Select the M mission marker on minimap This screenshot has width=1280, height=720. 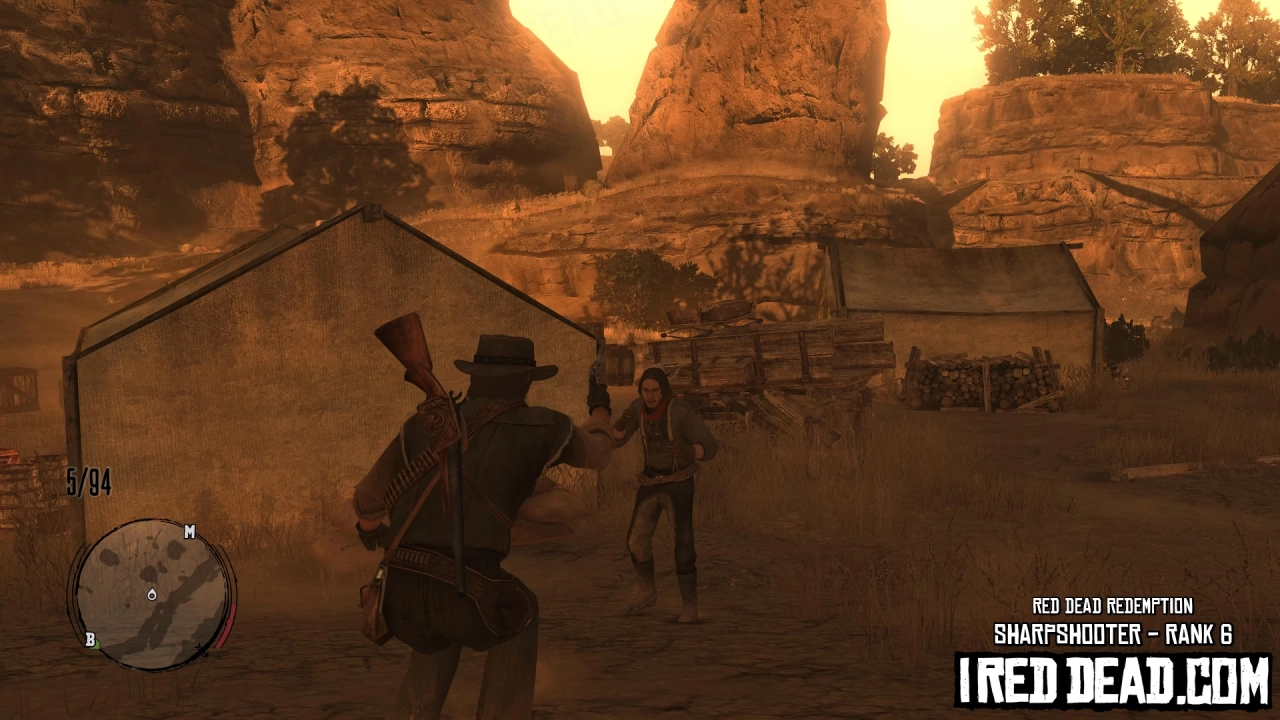tap(190, 532)
